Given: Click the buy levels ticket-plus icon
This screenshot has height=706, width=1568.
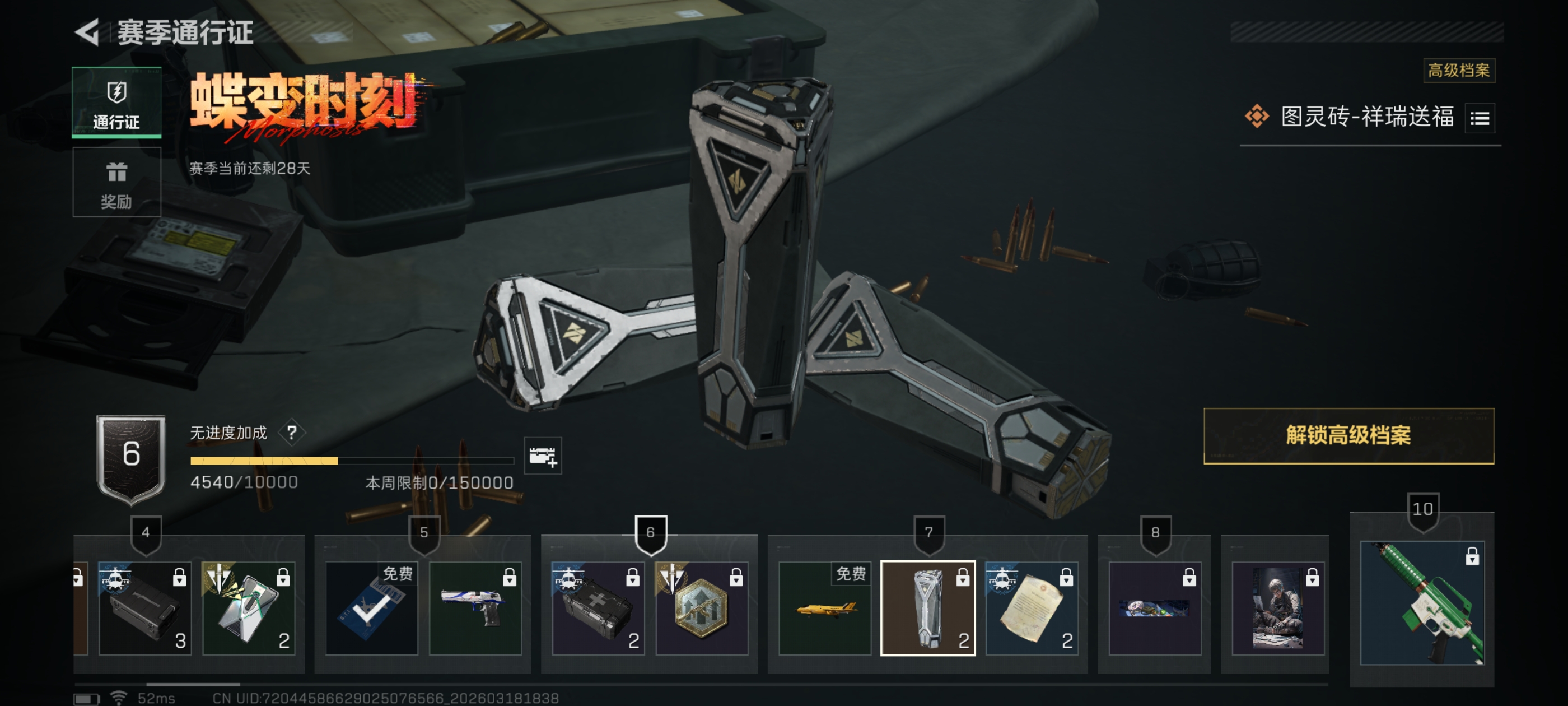Looking at the screenshot, I should click(542, 456).
